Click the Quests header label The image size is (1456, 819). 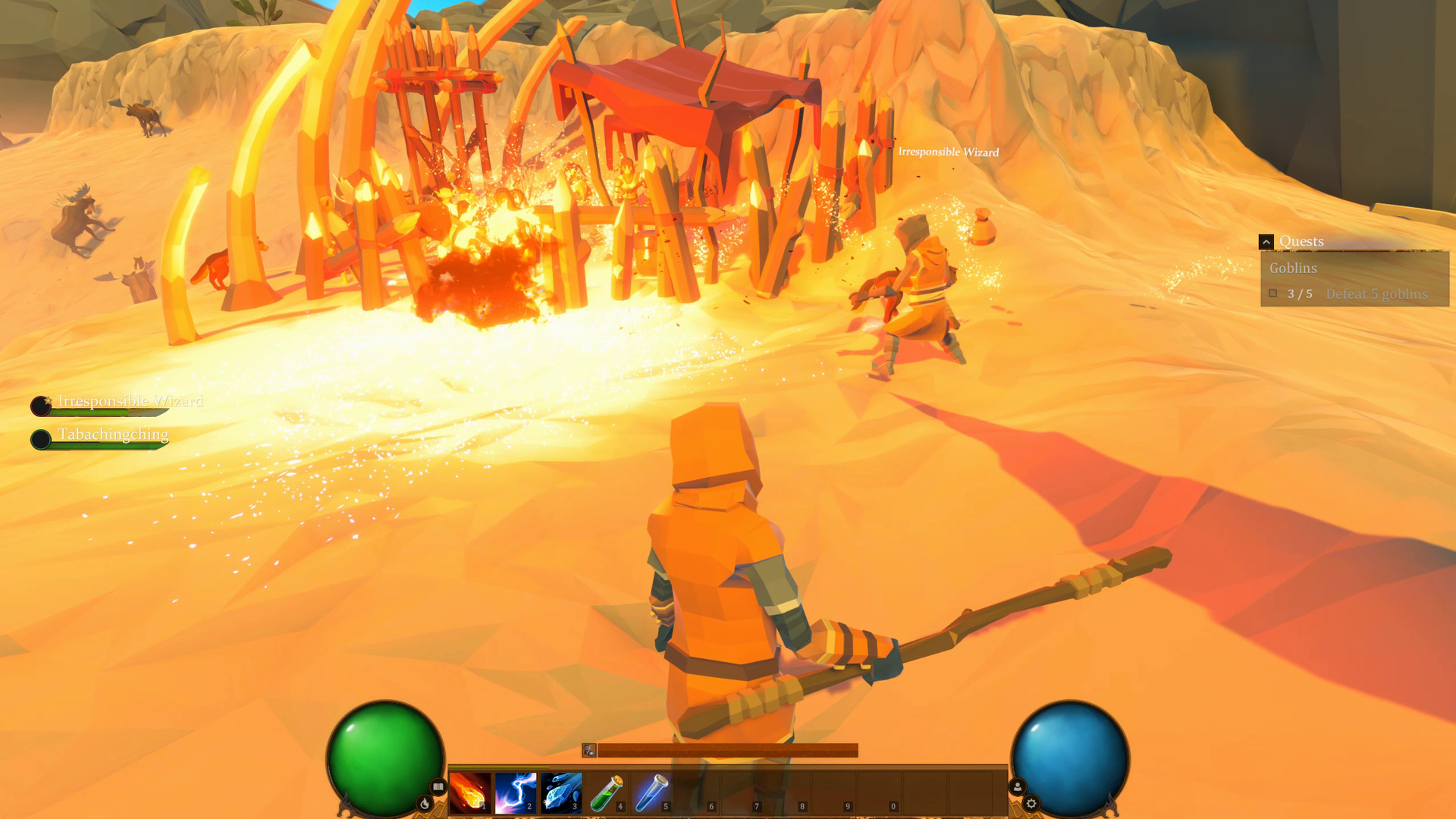click(1301, 241)
